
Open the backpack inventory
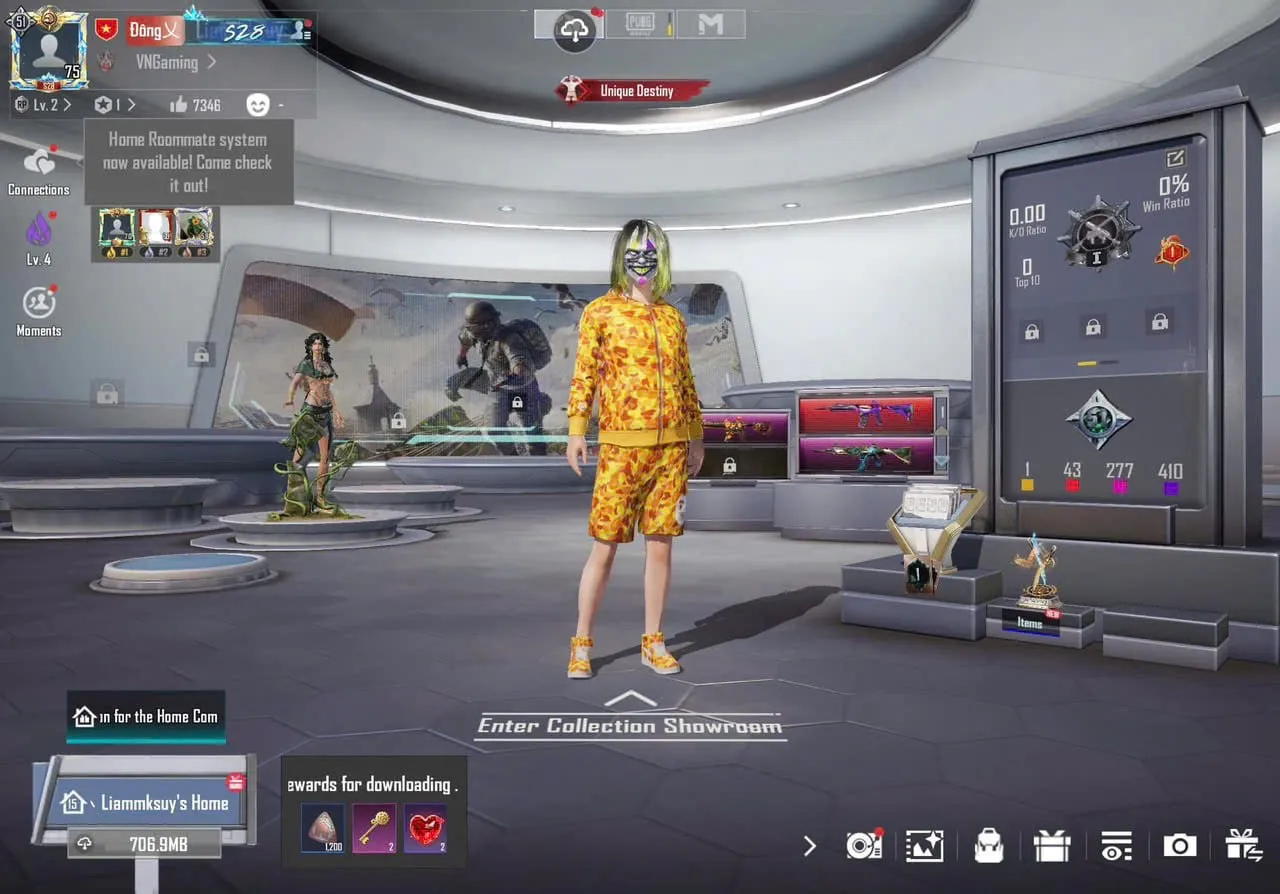pos(989,846)
